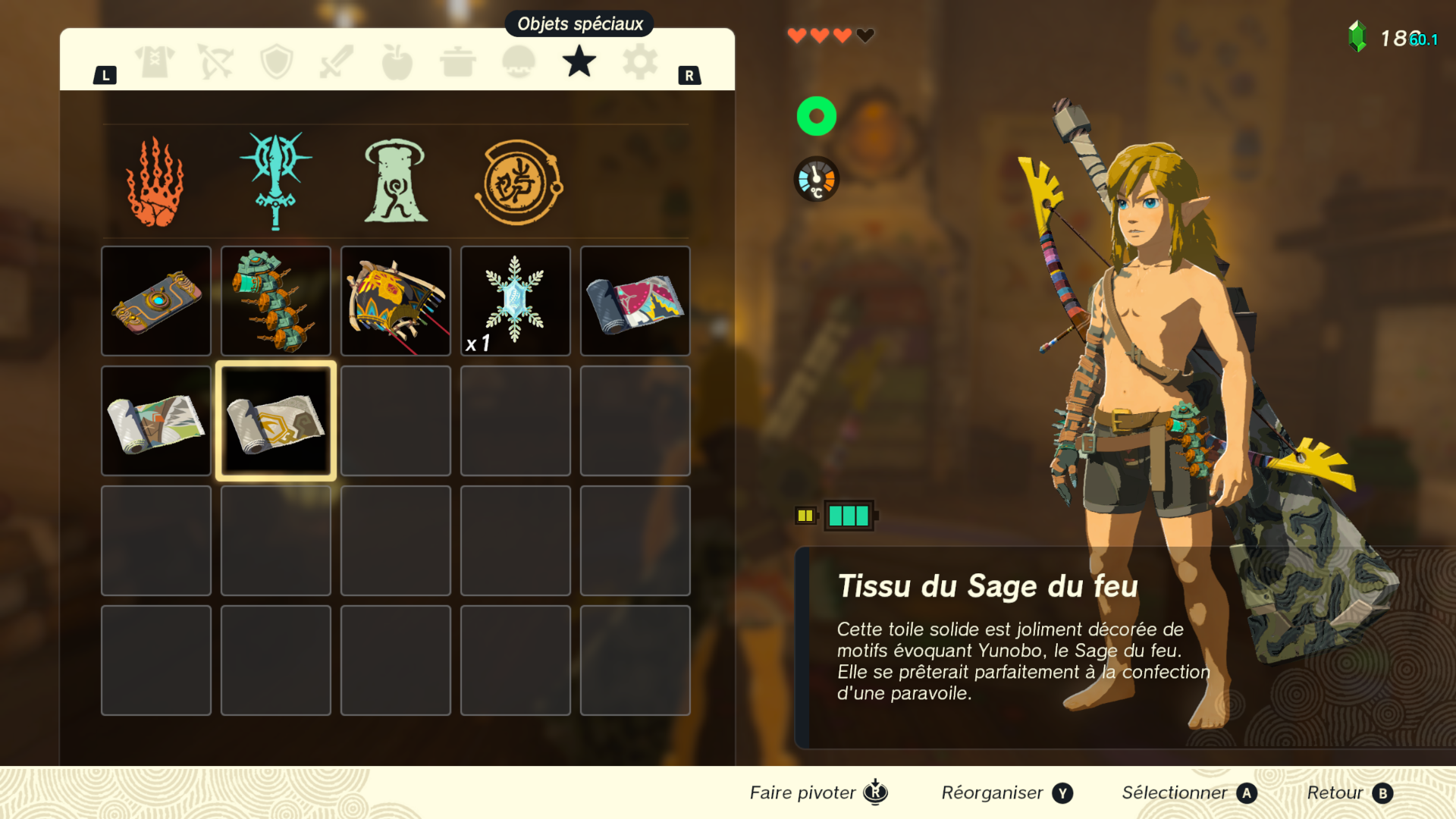1456x819 pixels.
Task: Select the pale green statue icon
Action: pos(395,182)
